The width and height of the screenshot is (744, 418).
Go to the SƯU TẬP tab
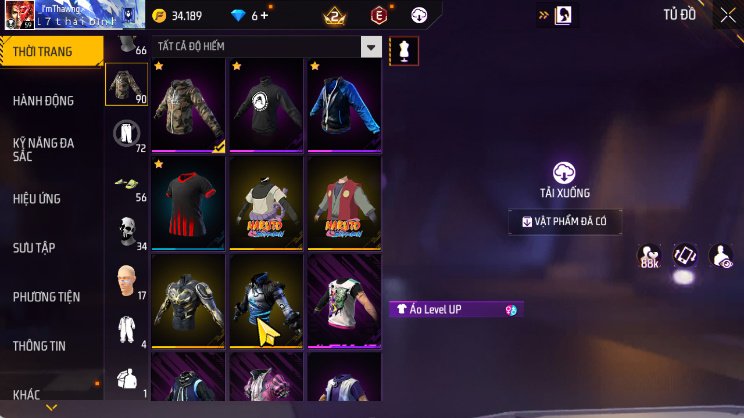tap(34, 247)
